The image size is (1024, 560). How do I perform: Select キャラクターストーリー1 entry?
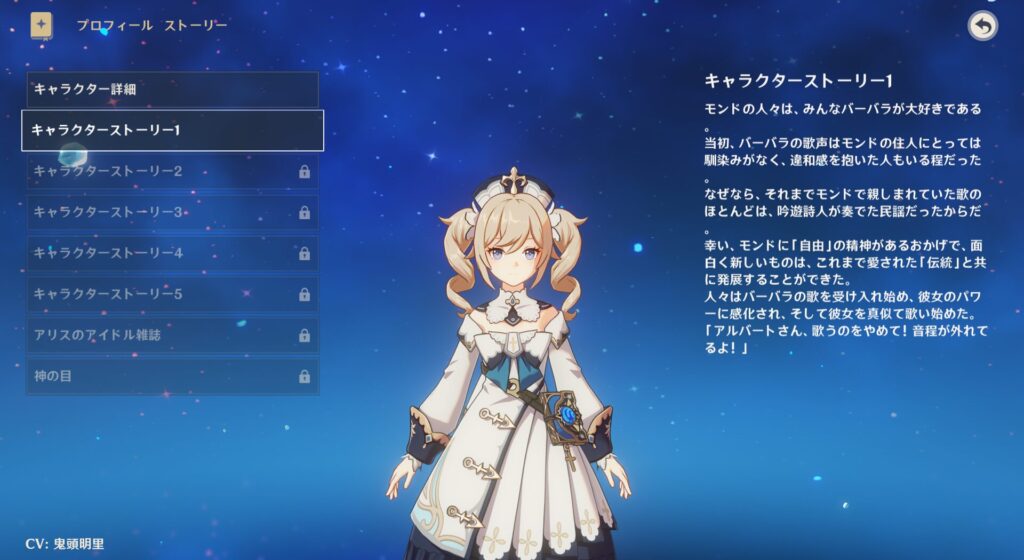click(172, 130)
